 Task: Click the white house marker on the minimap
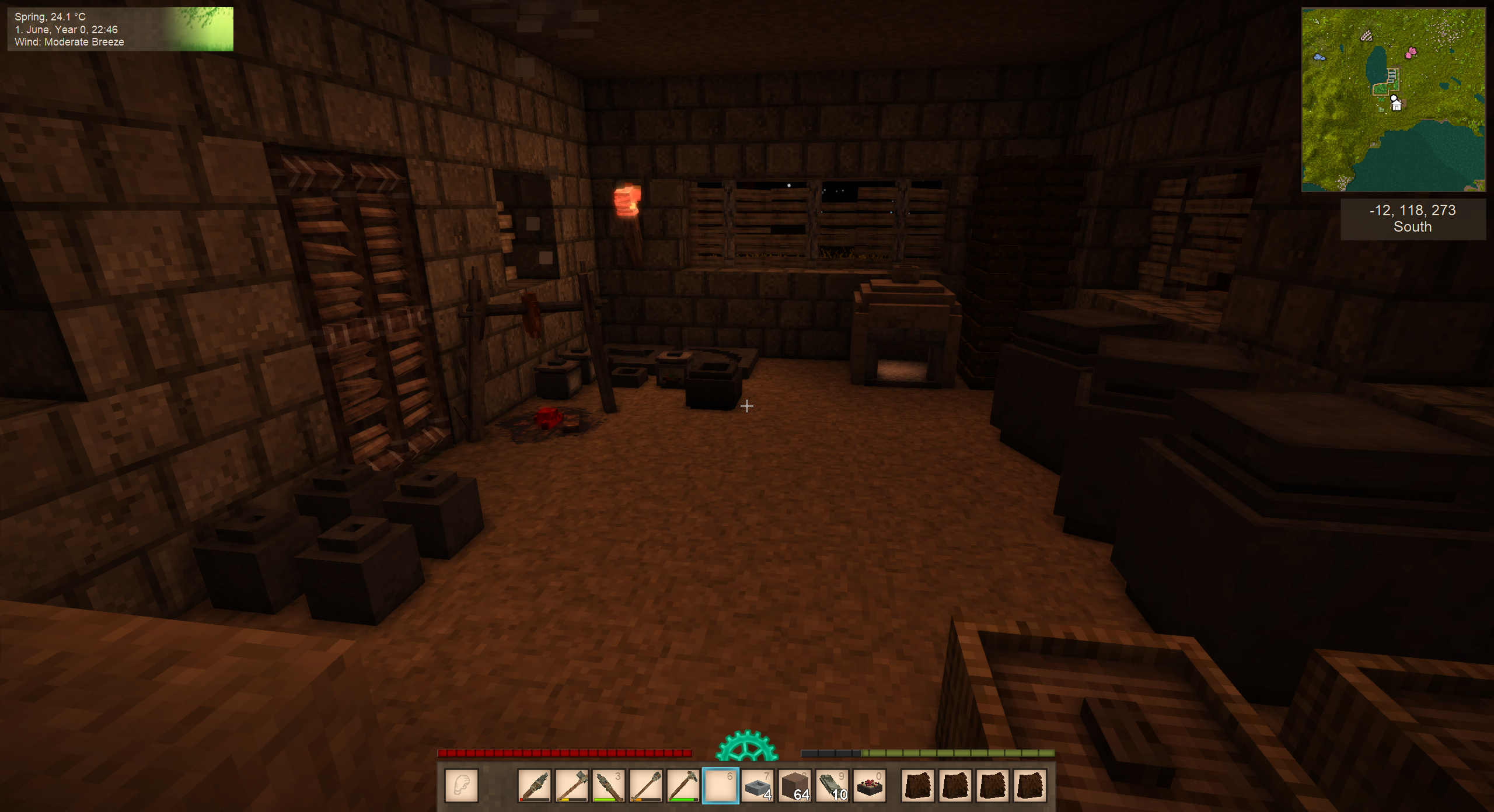(1396, 106)
